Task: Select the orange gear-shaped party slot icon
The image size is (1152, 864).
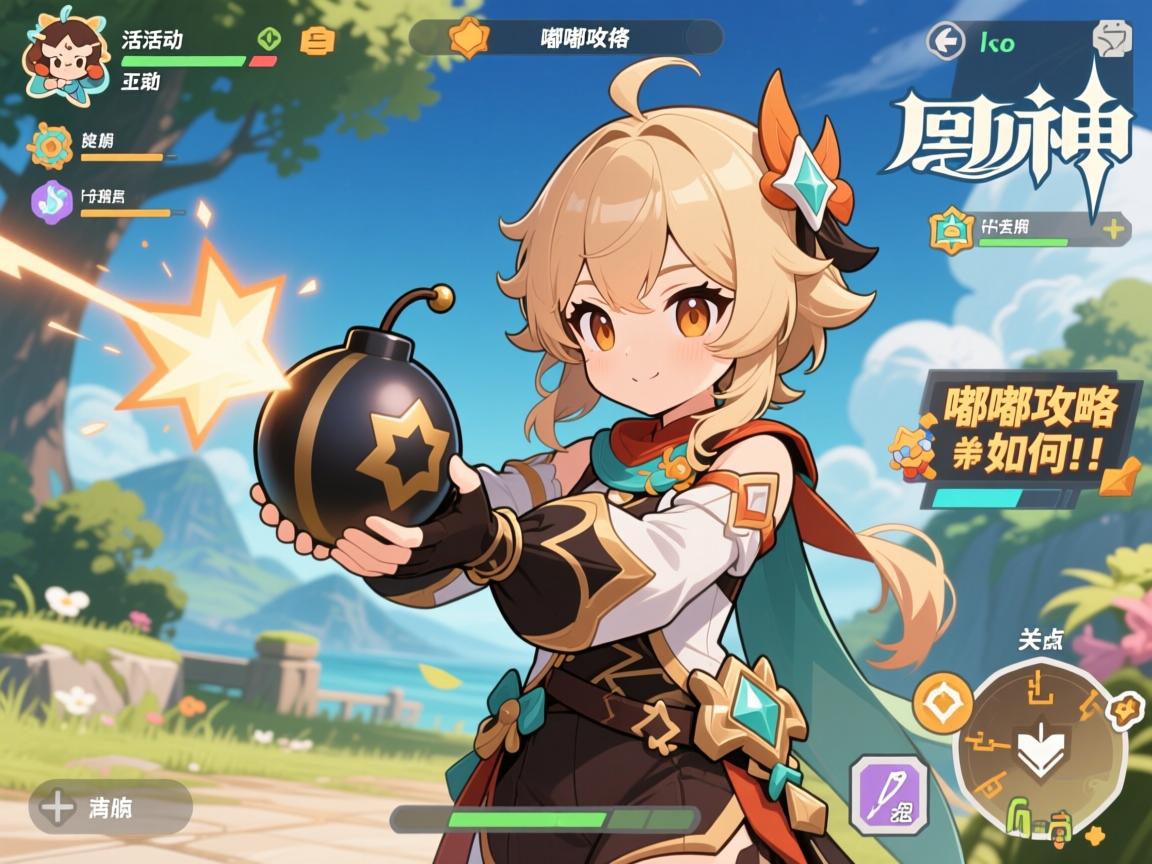Action: point(51,146)
